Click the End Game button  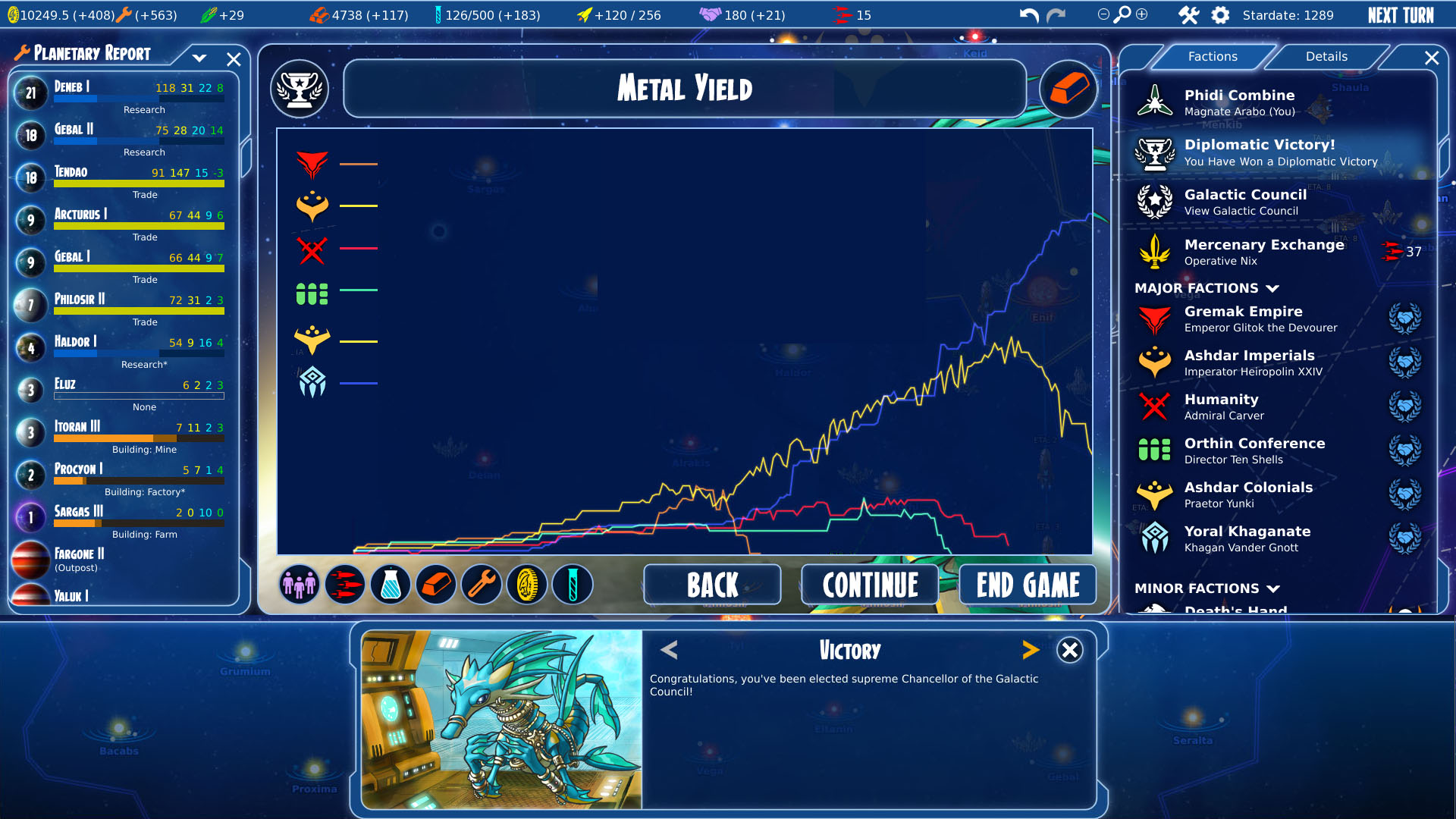[1027, 585]
